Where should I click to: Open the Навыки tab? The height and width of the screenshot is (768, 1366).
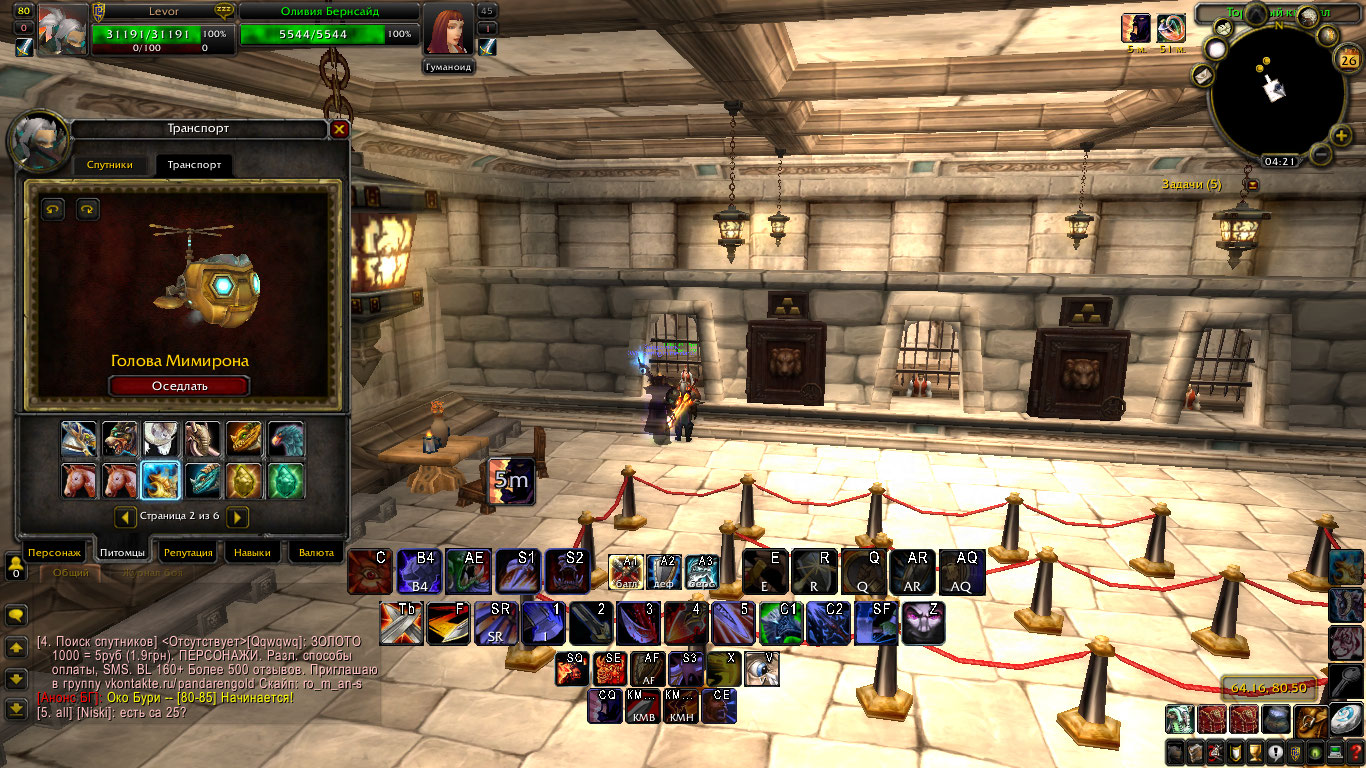tap(251, 553)
